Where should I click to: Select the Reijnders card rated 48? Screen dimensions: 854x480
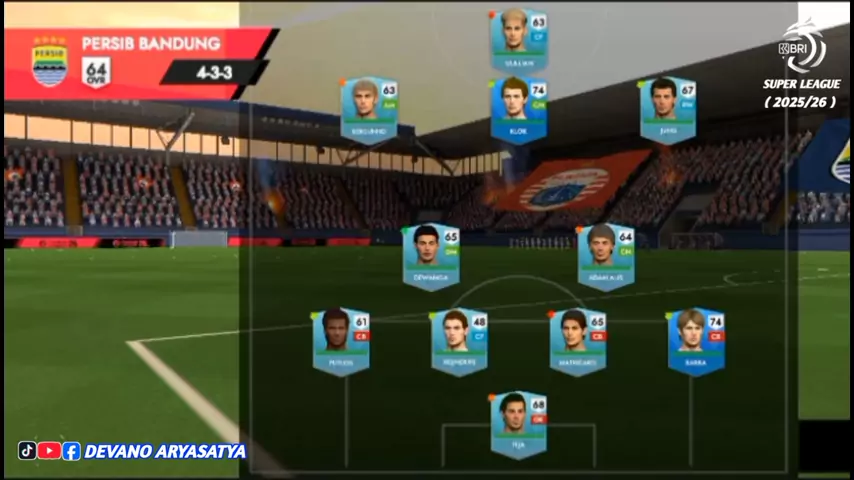(x=459, y=340)
